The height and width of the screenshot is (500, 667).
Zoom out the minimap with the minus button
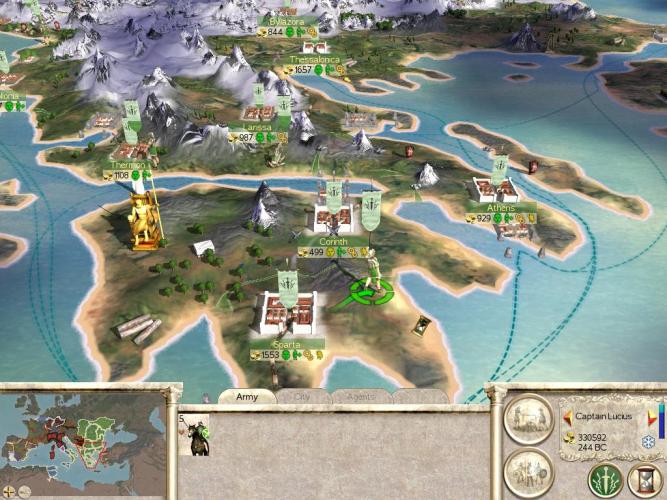pos(23,492)
